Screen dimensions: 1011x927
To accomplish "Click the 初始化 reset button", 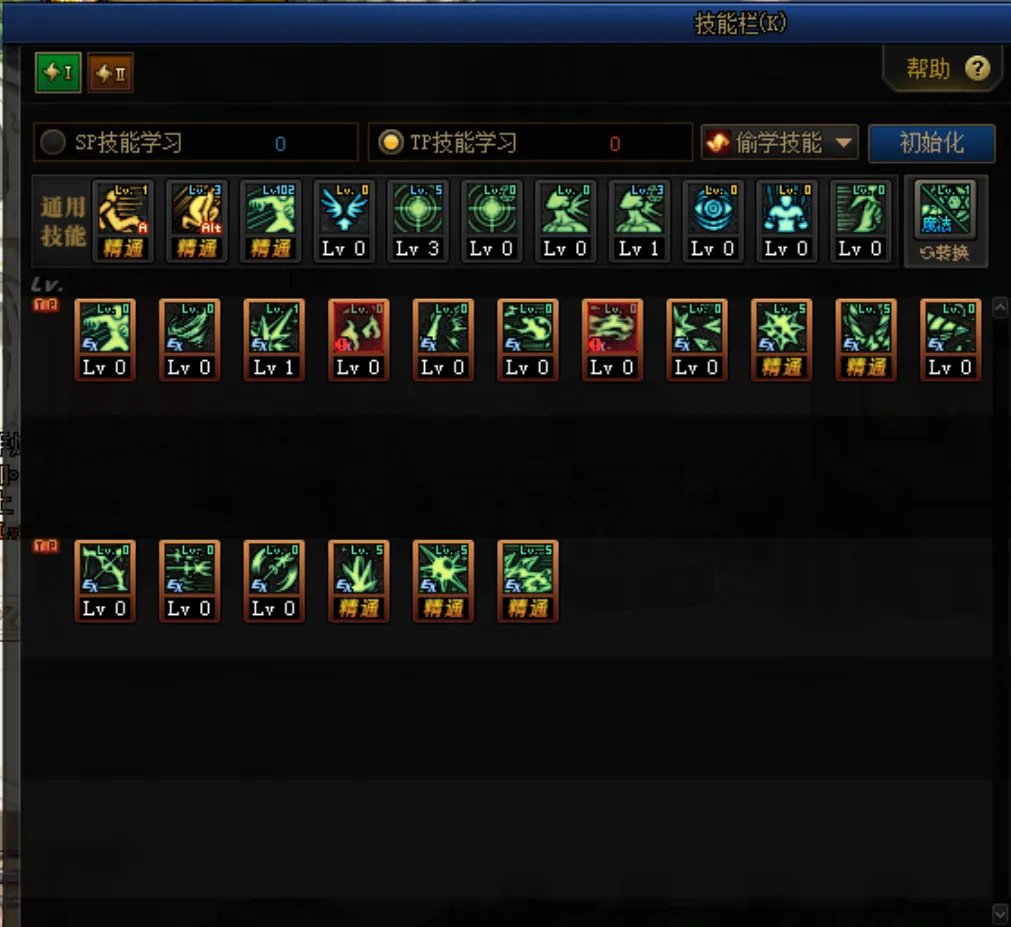I will tap(931, 143).
